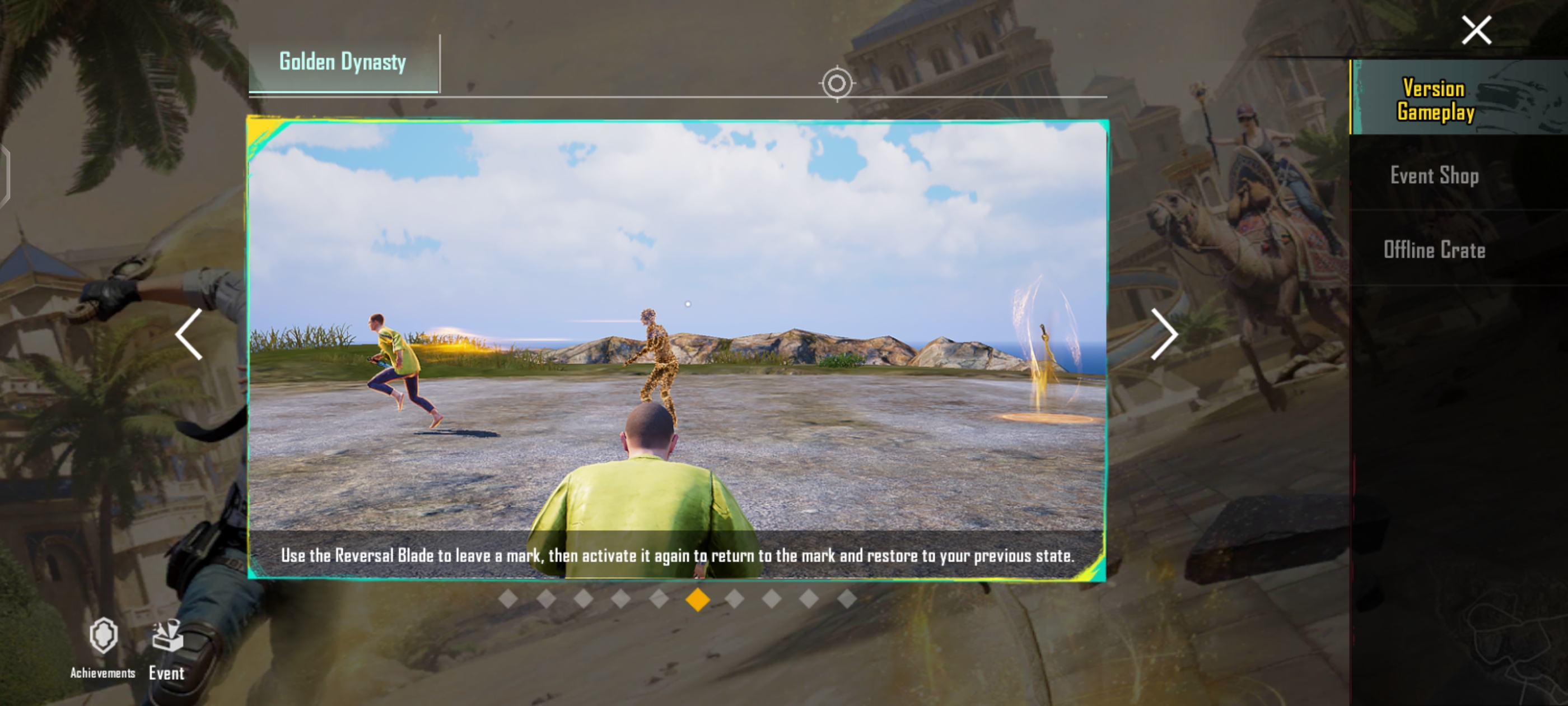The height and width of the screenshot is (706, 1568).
Task: Open the Offline Crate section
Action: [x=1434, y=250]
